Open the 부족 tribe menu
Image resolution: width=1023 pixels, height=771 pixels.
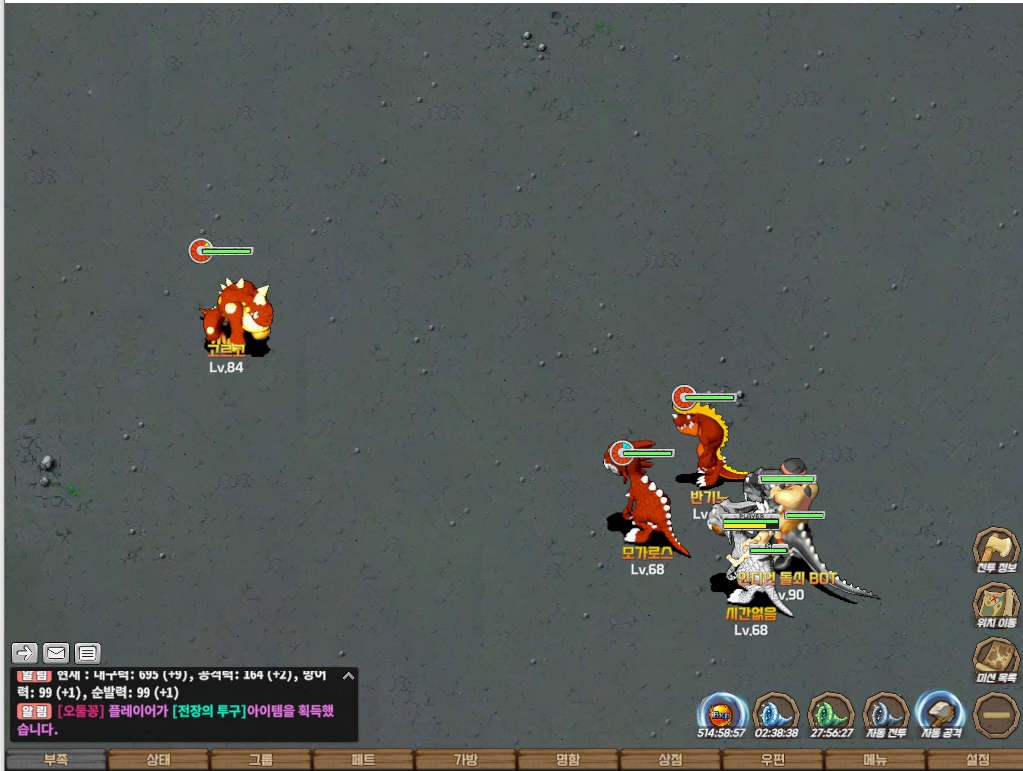point(56,760)
